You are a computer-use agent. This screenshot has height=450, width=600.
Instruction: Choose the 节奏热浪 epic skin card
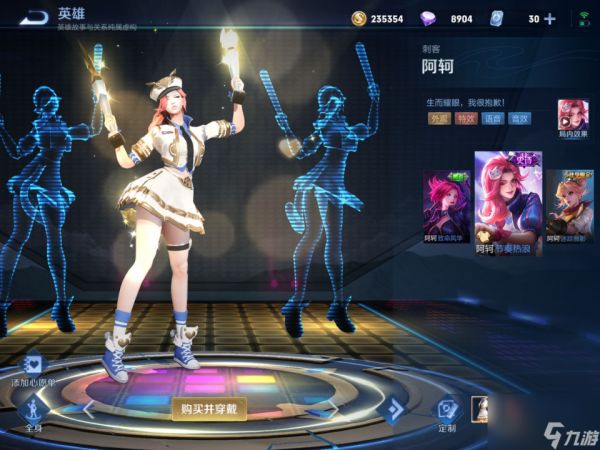507,201
